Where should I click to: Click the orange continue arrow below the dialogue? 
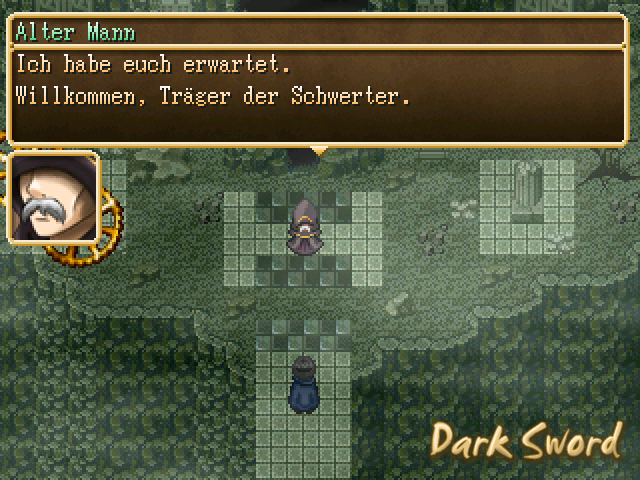tap(319, 151)
